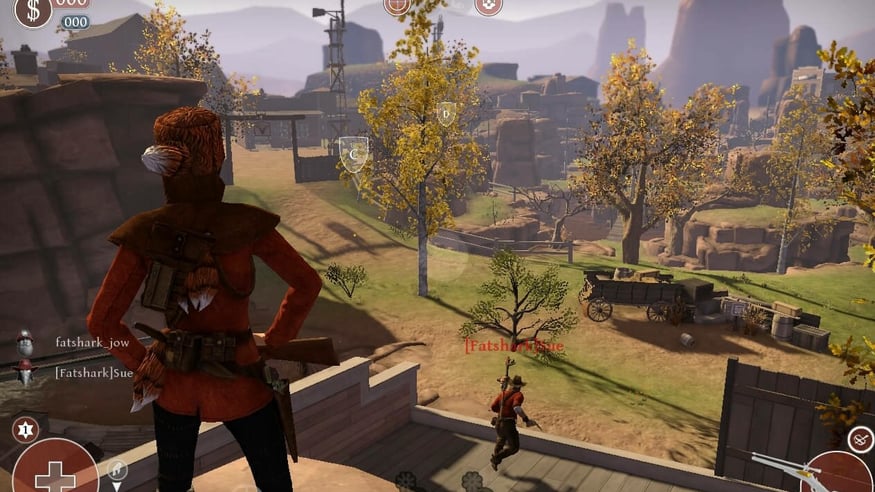Click the capture point D shield marker
Viewport: 875px width, 492px height.
(446, 113)
